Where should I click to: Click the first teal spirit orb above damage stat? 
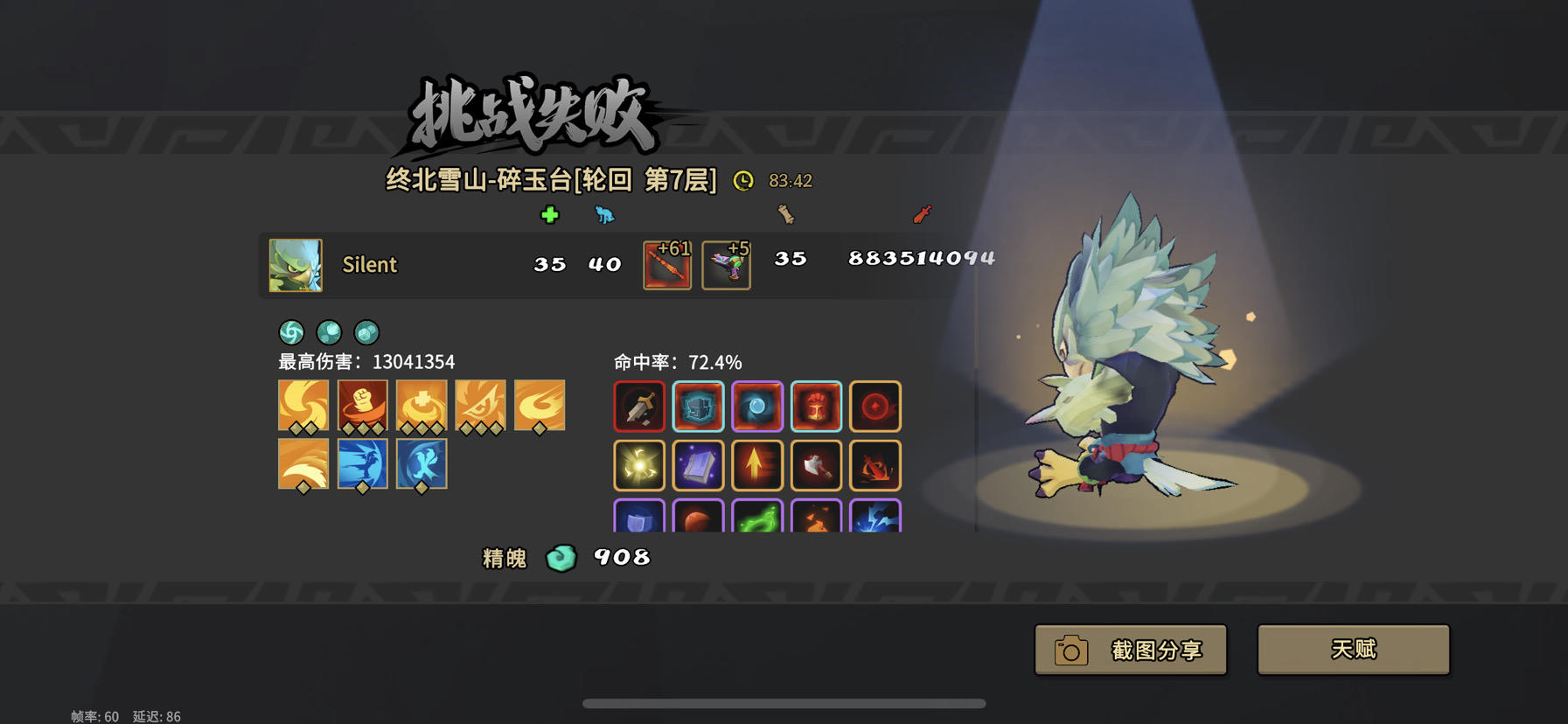click(291, 332)
